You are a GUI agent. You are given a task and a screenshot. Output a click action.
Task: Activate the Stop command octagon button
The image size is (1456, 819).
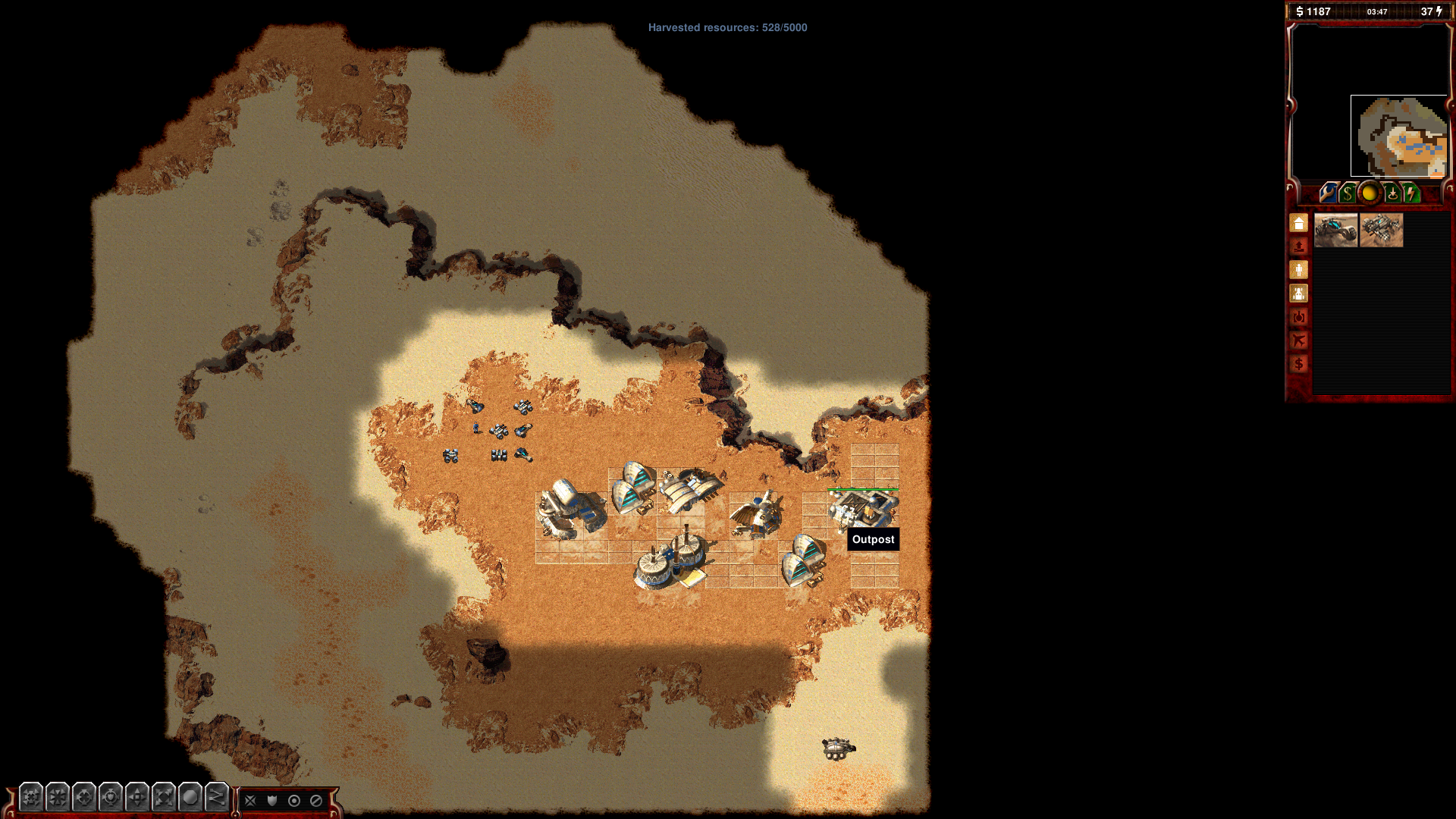(190, 797)
